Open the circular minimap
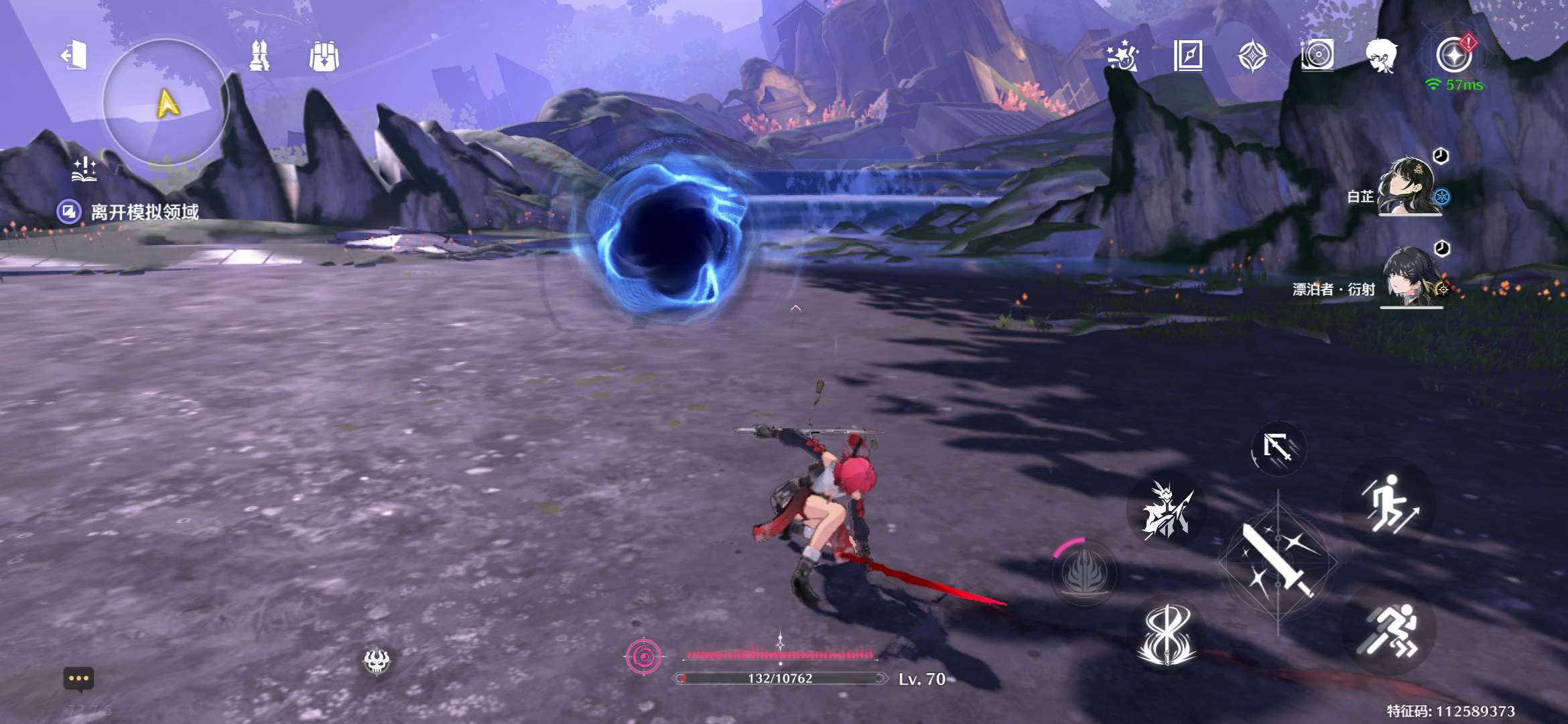This screenshot has width=1568, height=724. pyautogui.click(x=166, y=102)
